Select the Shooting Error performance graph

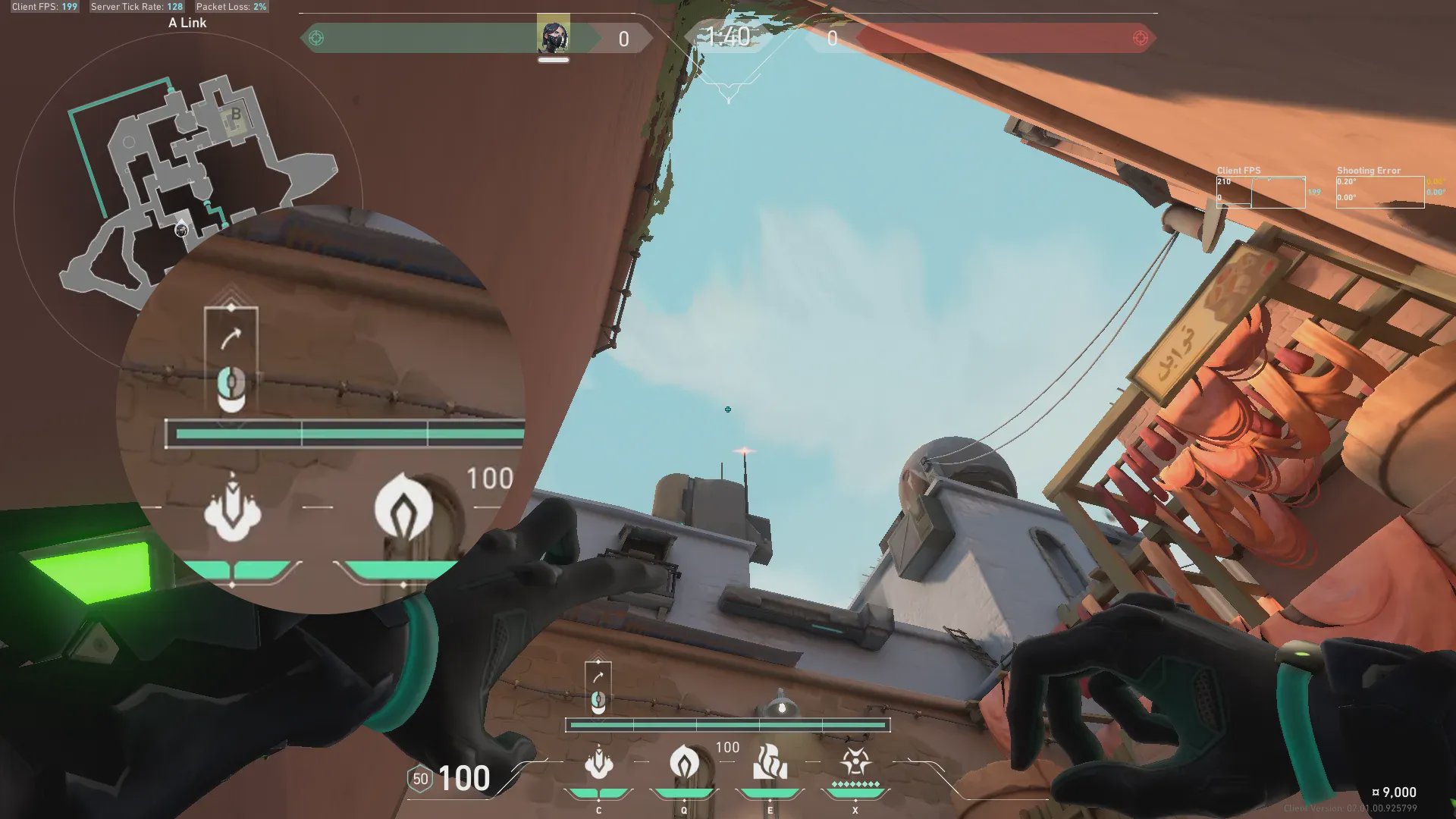[x=1379, y=192]
